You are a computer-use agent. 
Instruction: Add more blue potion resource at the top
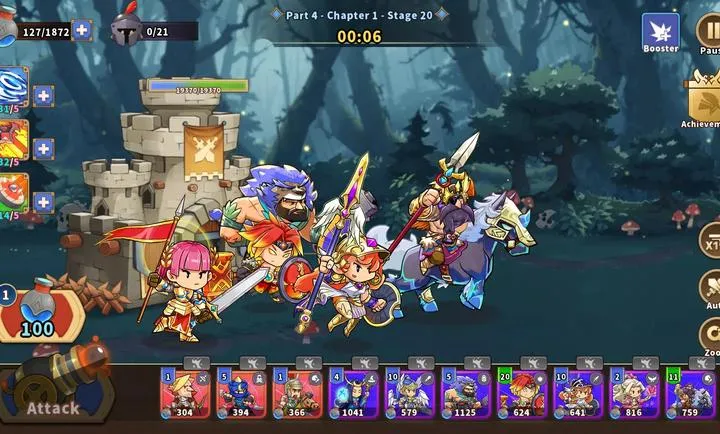(x=82, y=30)
